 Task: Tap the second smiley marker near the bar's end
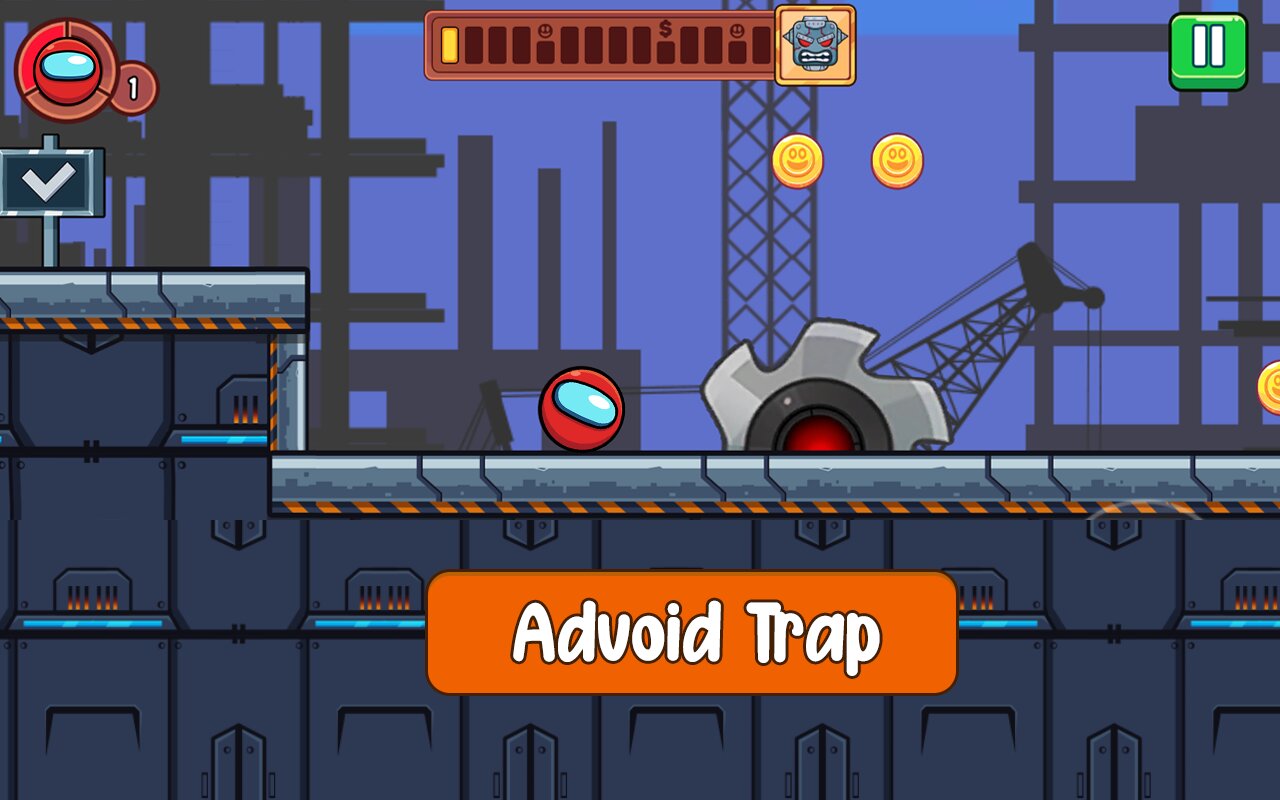coord(738,31)
